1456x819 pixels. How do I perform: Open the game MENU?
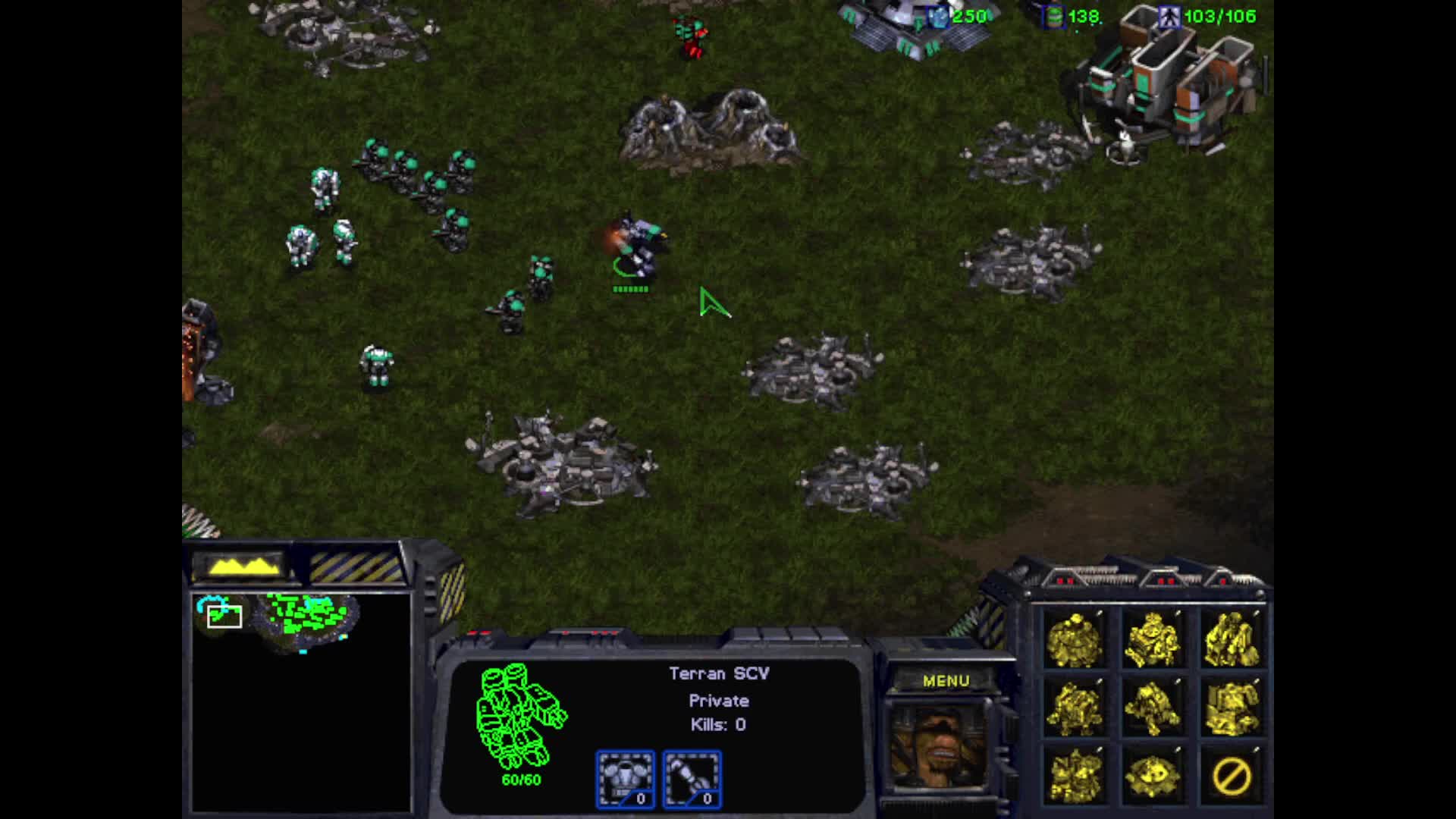click(946, 681)
